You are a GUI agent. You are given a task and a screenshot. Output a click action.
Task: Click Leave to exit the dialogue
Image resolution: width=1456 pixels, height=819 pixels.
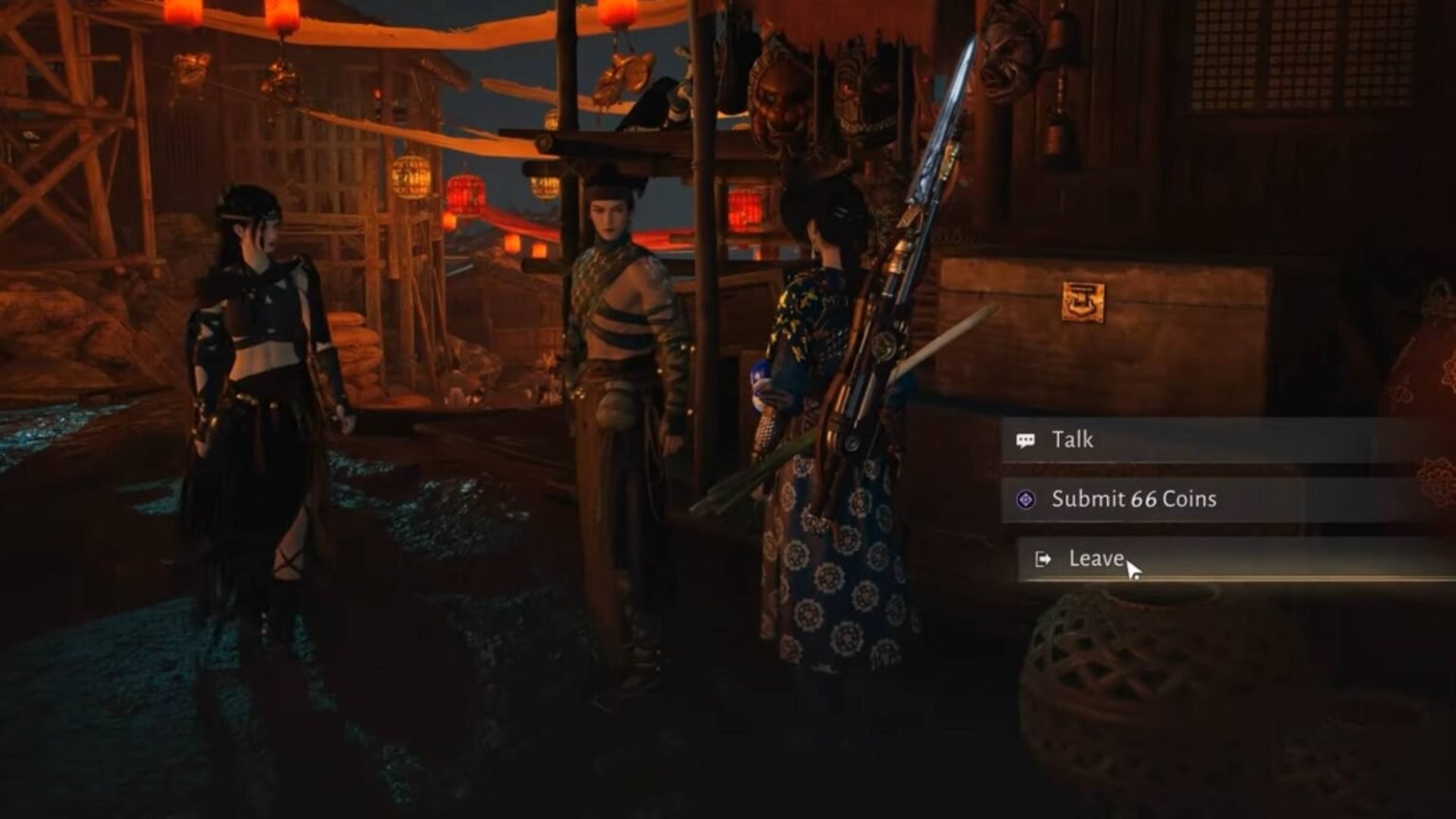click(x=1096, y=559)
